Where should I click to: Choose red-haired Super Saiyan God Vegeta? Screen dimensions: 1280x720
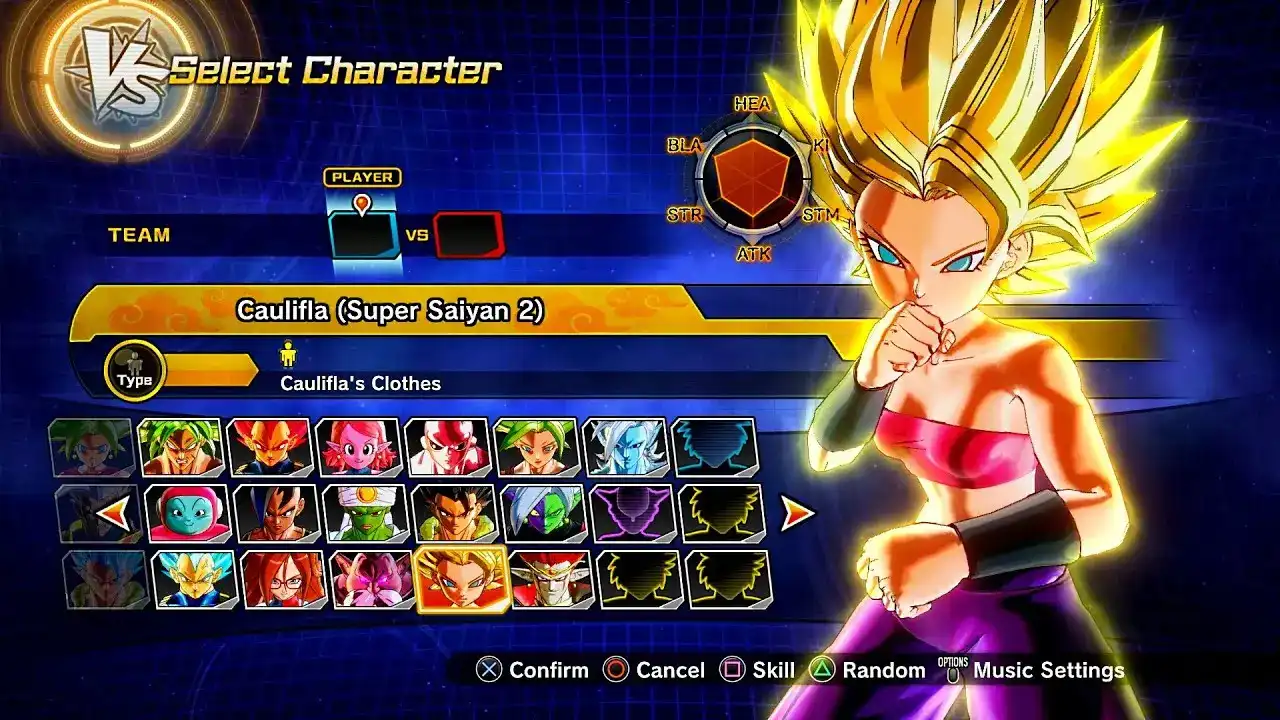coord(268,447)
